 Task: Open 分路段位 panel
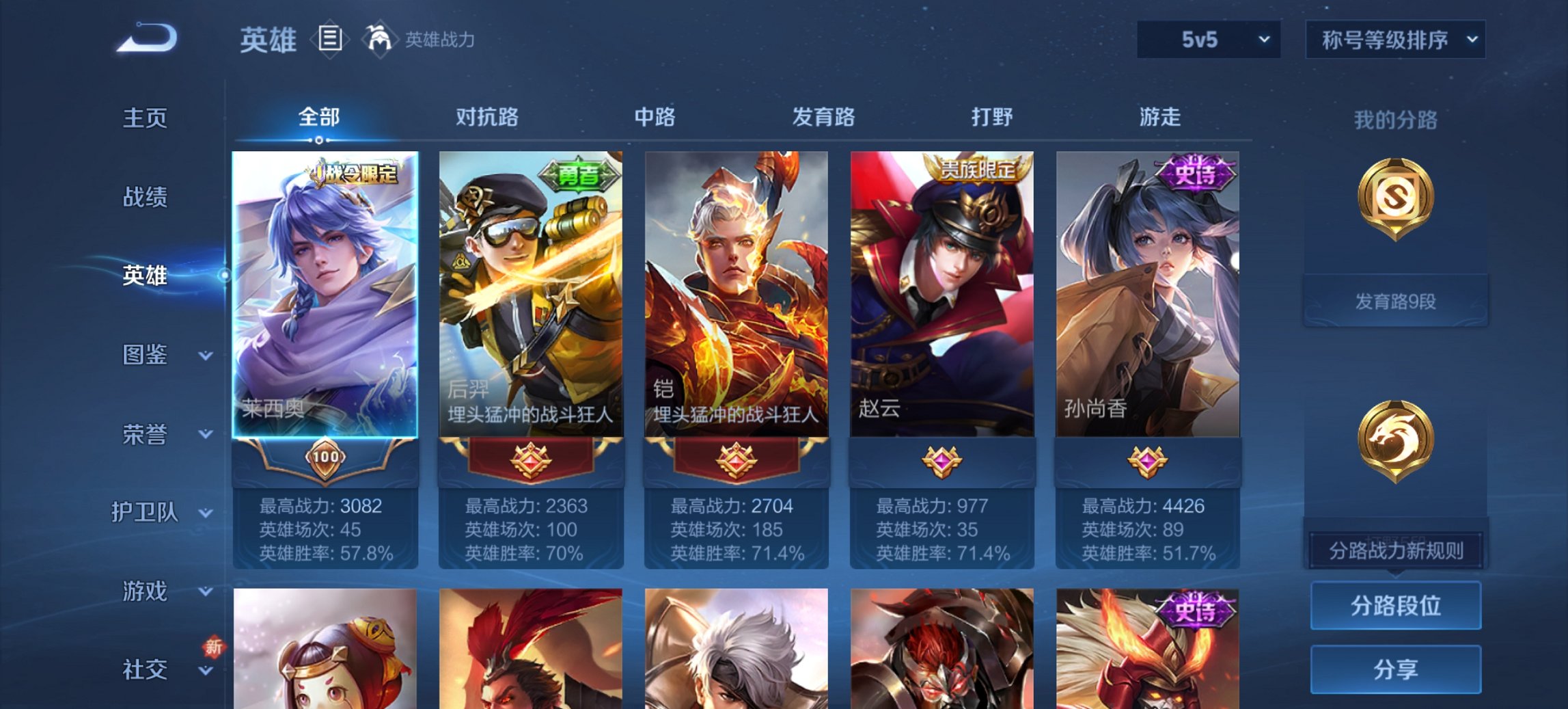tap(1396, 605)
